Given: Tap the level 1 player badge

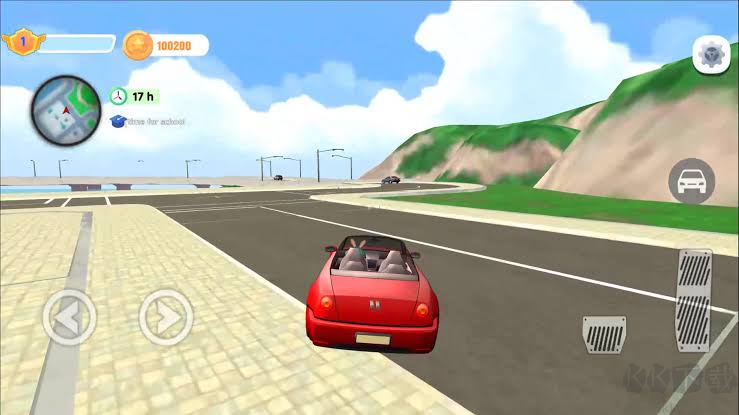Looking at the screenshot, I should click(20, 43).
